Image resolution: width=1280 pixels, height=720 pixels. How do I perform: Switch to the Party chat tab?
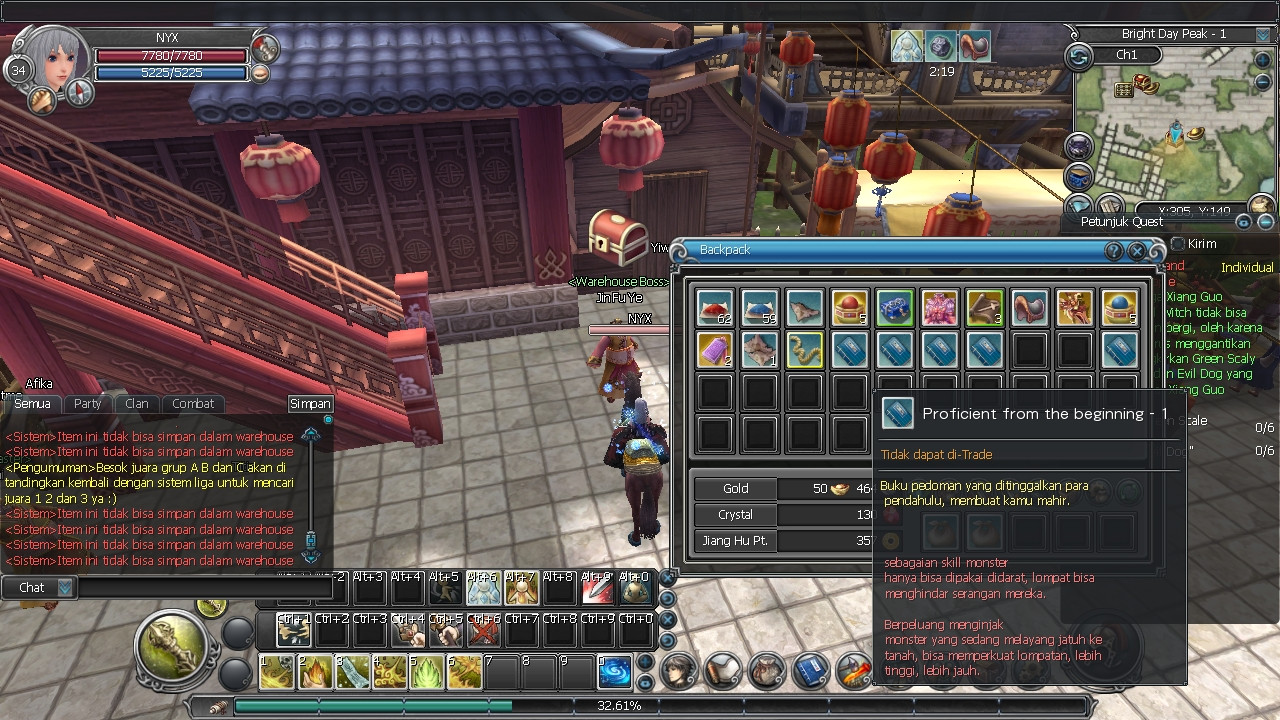point(88,404)
